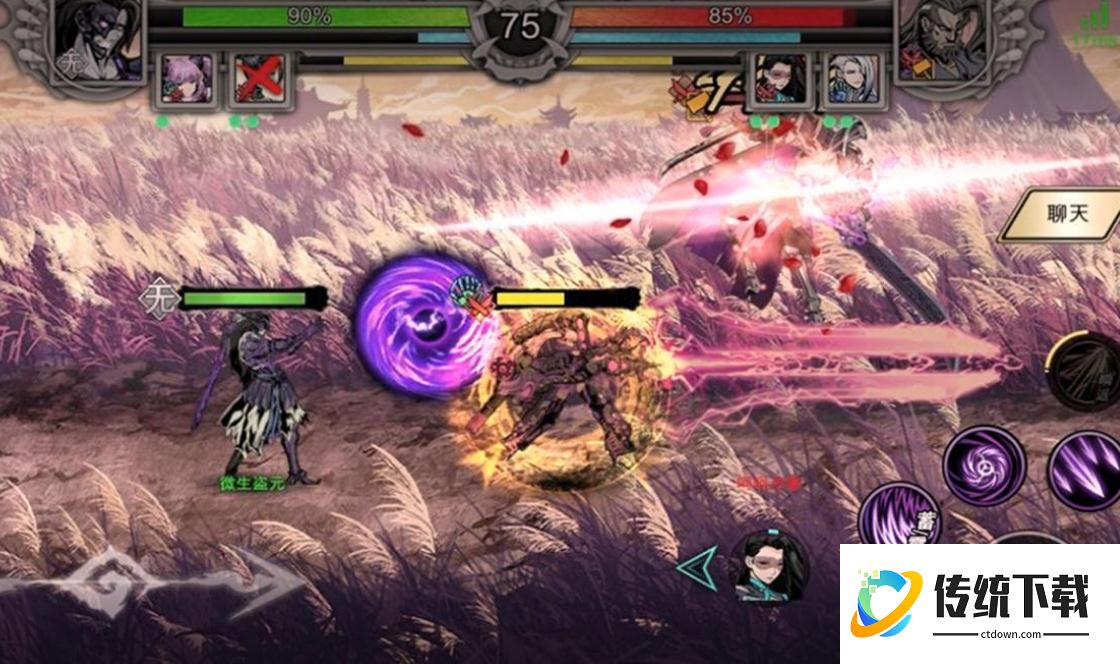Select the pink-haired teammate portrait
This screenshot has height=664, width=1120.
[x=187, y=80]
